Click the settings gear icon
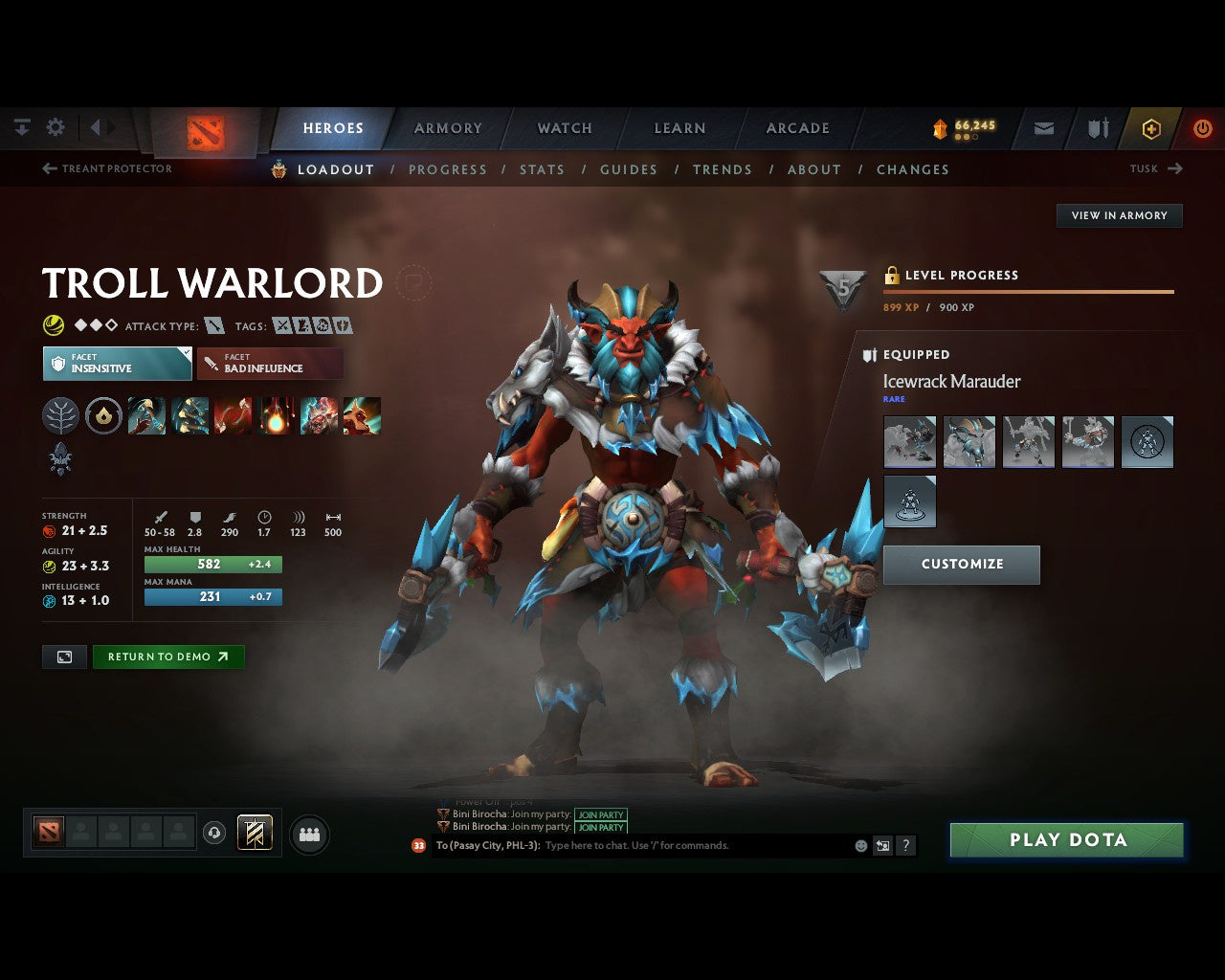This screenshot has width=1225, height=980. (x=55, y=126)
